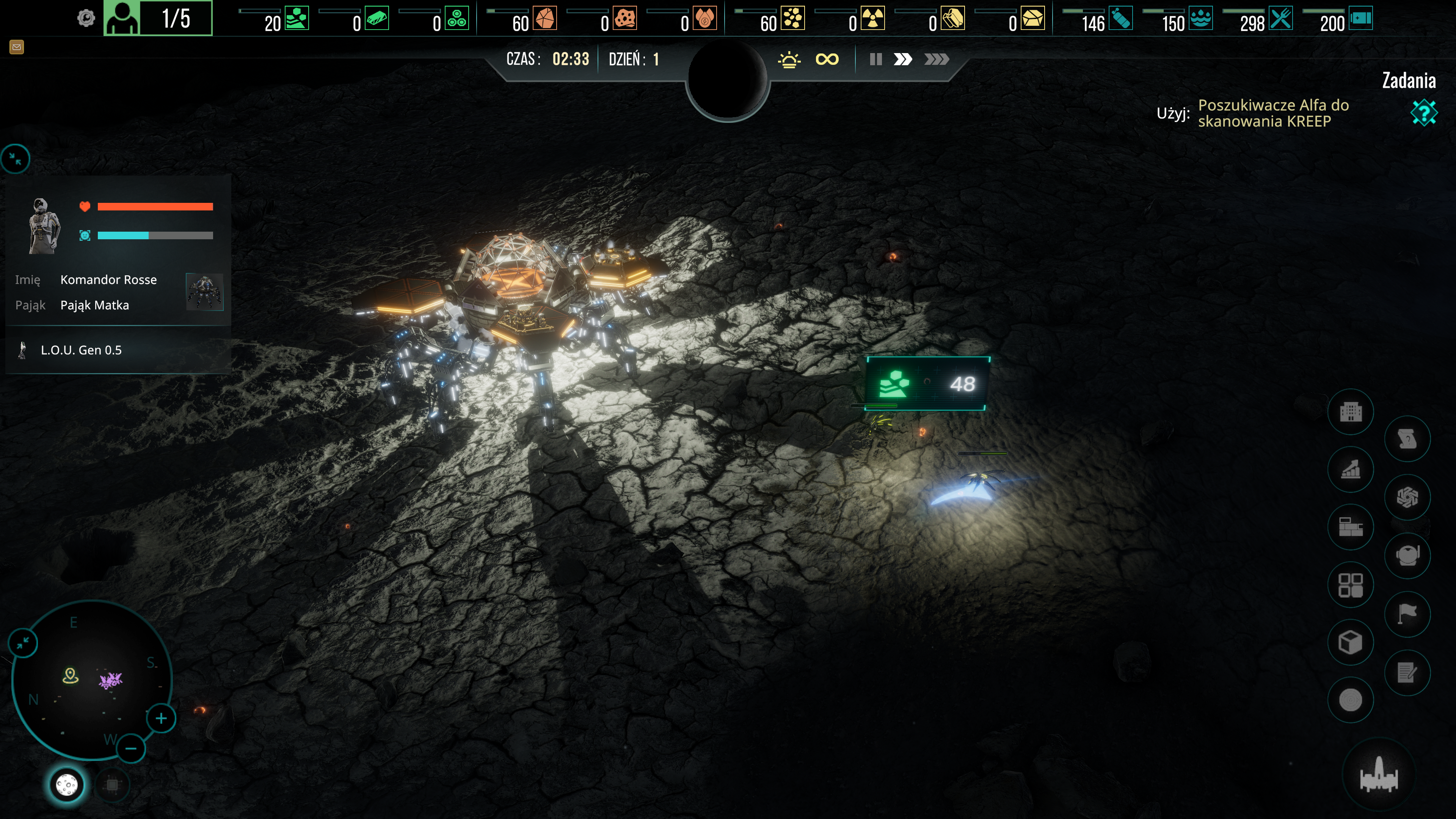This screenshot has width=1456, height=819.
Task: Select the moon surface view button
Action: coord(67,785)
